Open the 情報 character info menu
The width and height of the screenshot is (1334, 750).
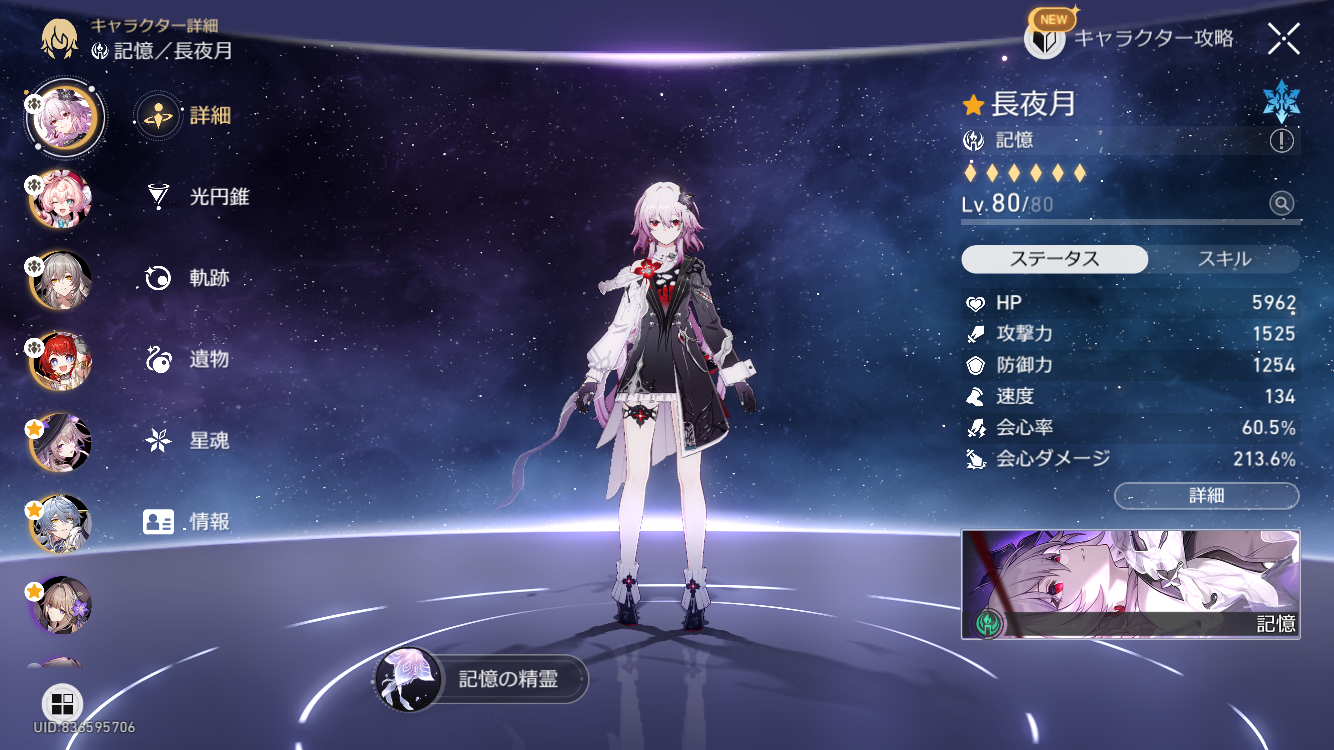click(188, 521)
